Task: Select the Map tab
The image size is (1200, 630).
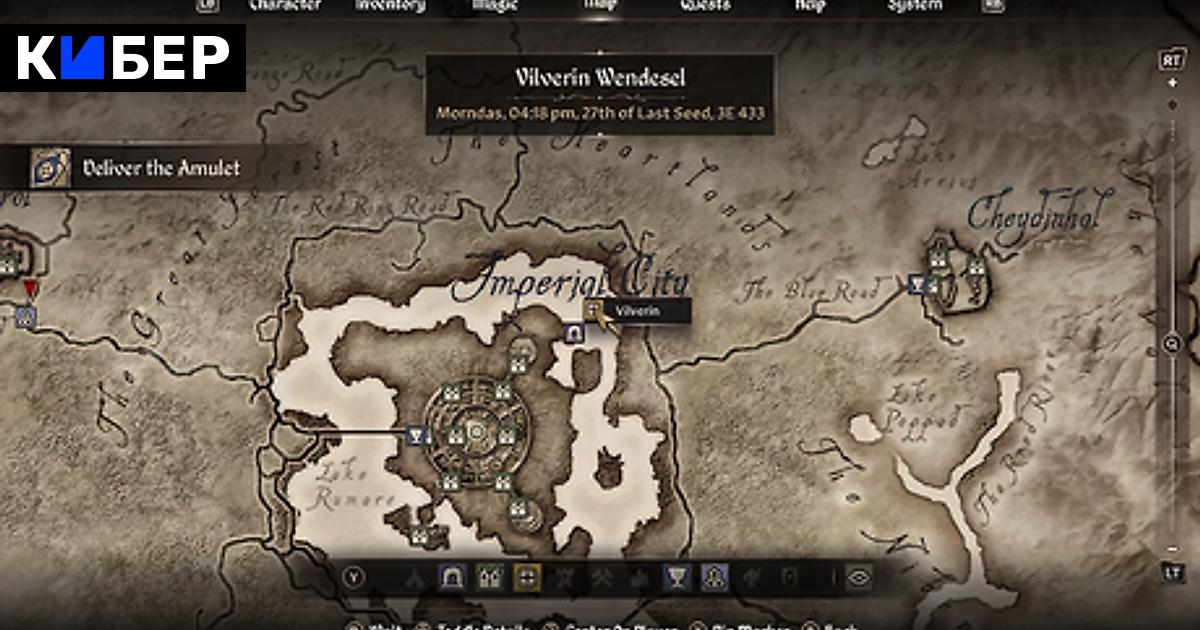Action: (600, 5)
